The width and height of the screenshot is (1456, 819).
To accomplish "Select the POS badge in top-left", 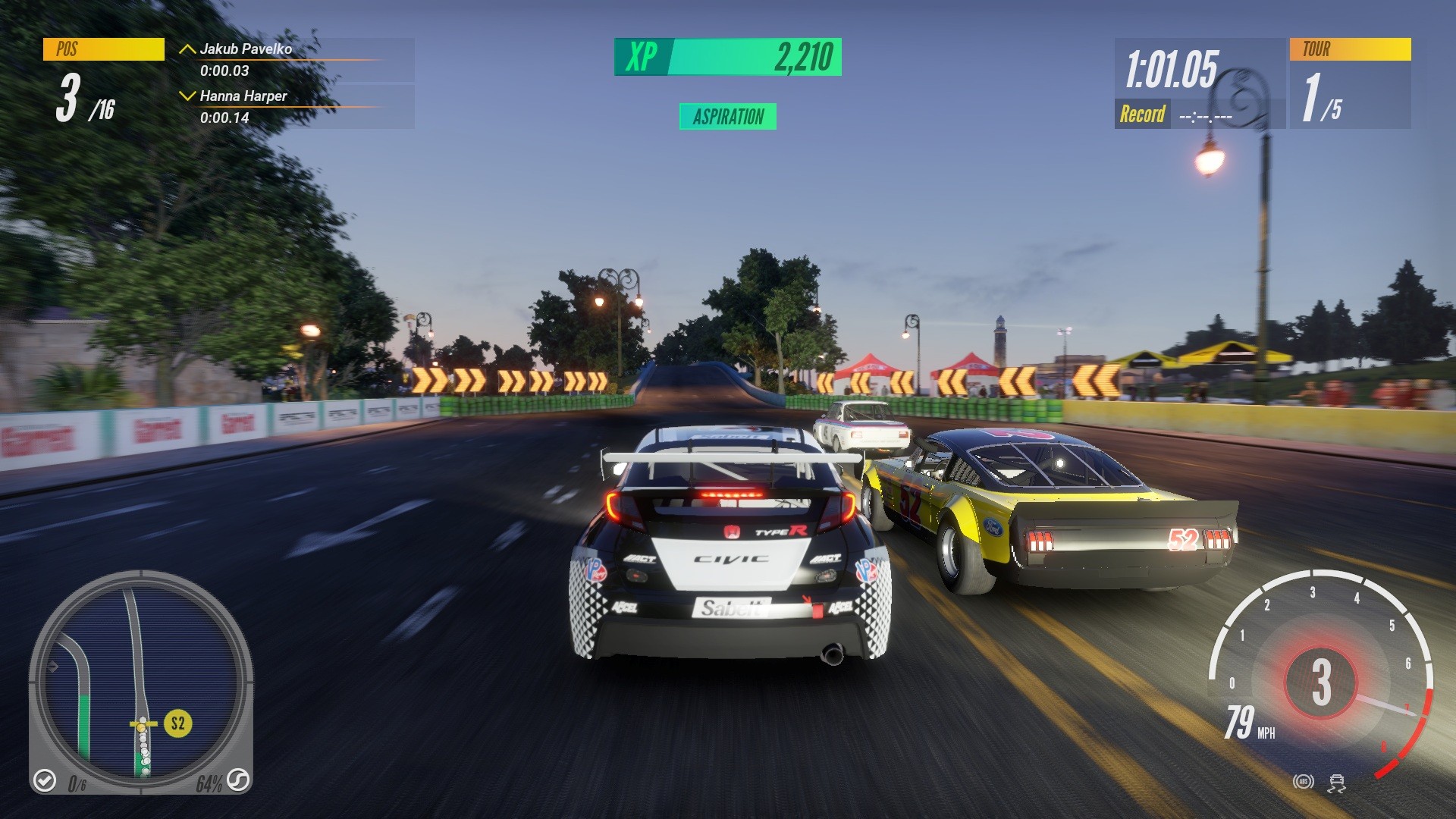I will [x=104, y=51].
